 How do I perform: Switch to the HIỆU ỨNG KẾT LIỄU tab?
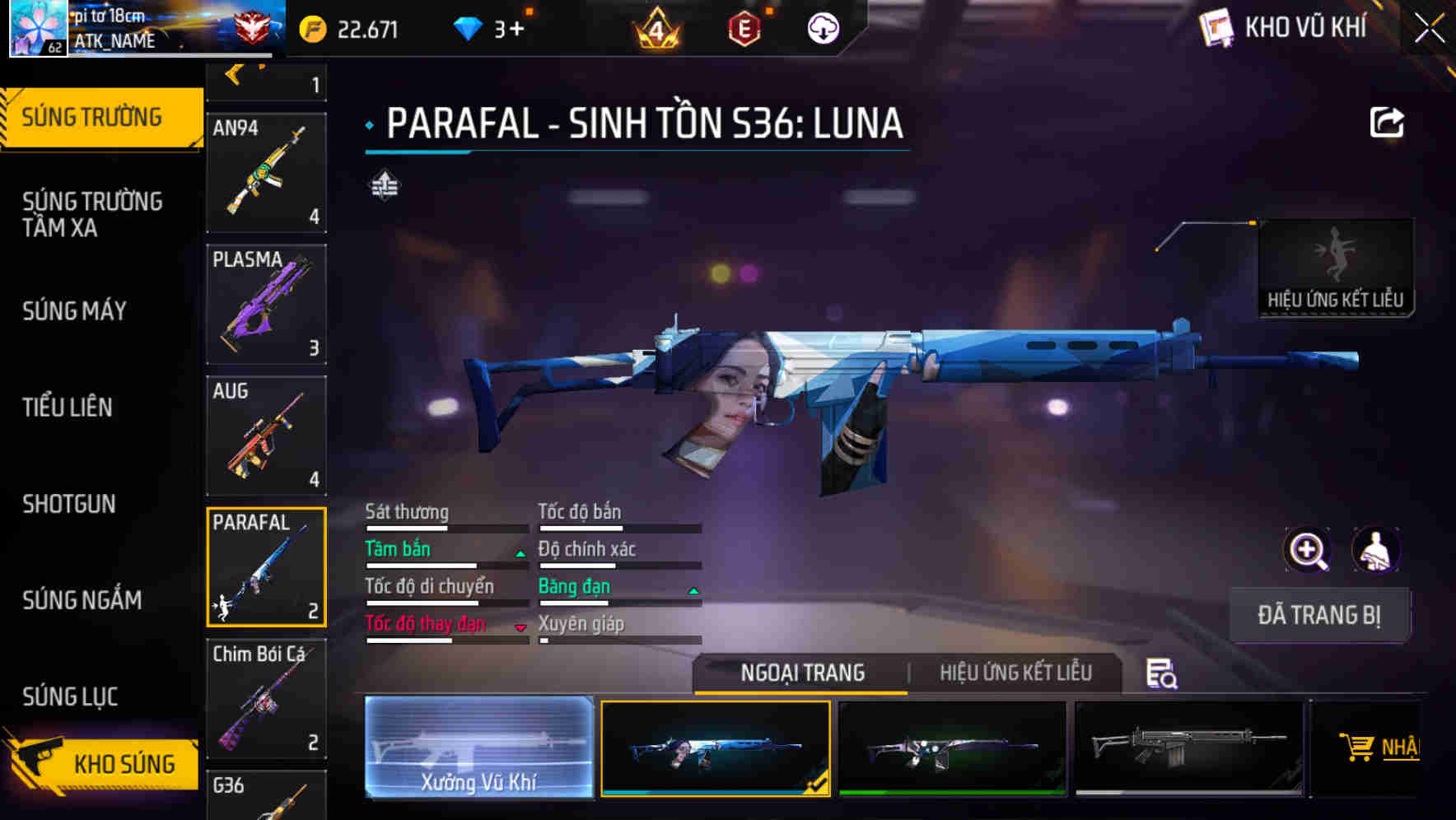click(1015, 673)
